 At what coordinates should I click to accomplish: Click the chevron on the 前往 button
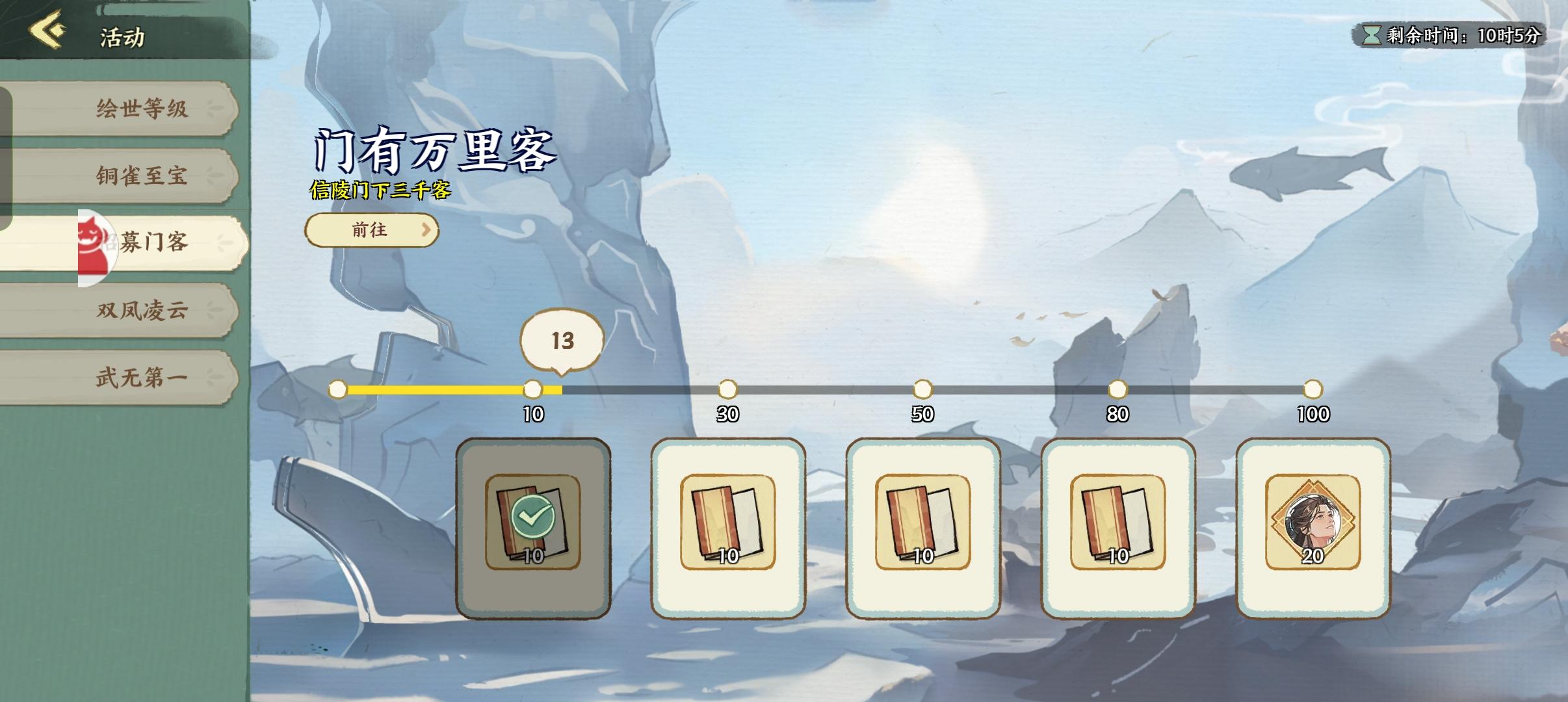(x=426, y=230)
